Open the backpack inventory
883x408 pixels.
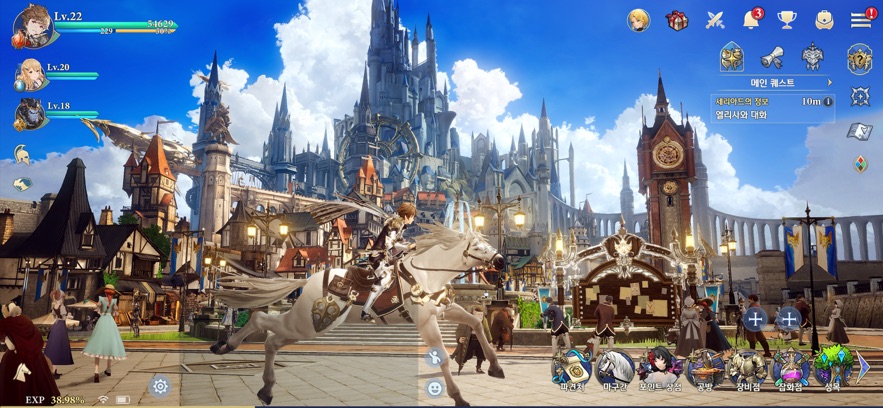(824, 20)
